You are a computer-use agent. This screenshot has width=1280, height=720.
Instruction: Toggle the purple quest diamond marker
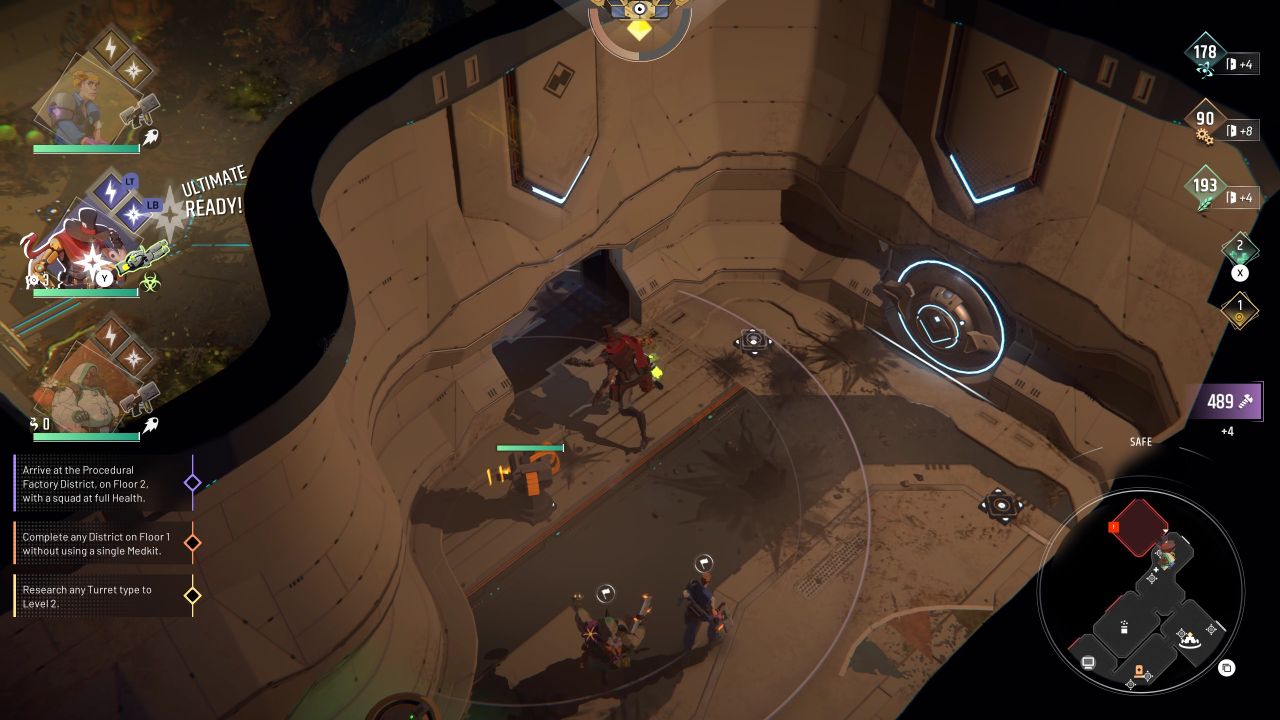coord(191,482)
